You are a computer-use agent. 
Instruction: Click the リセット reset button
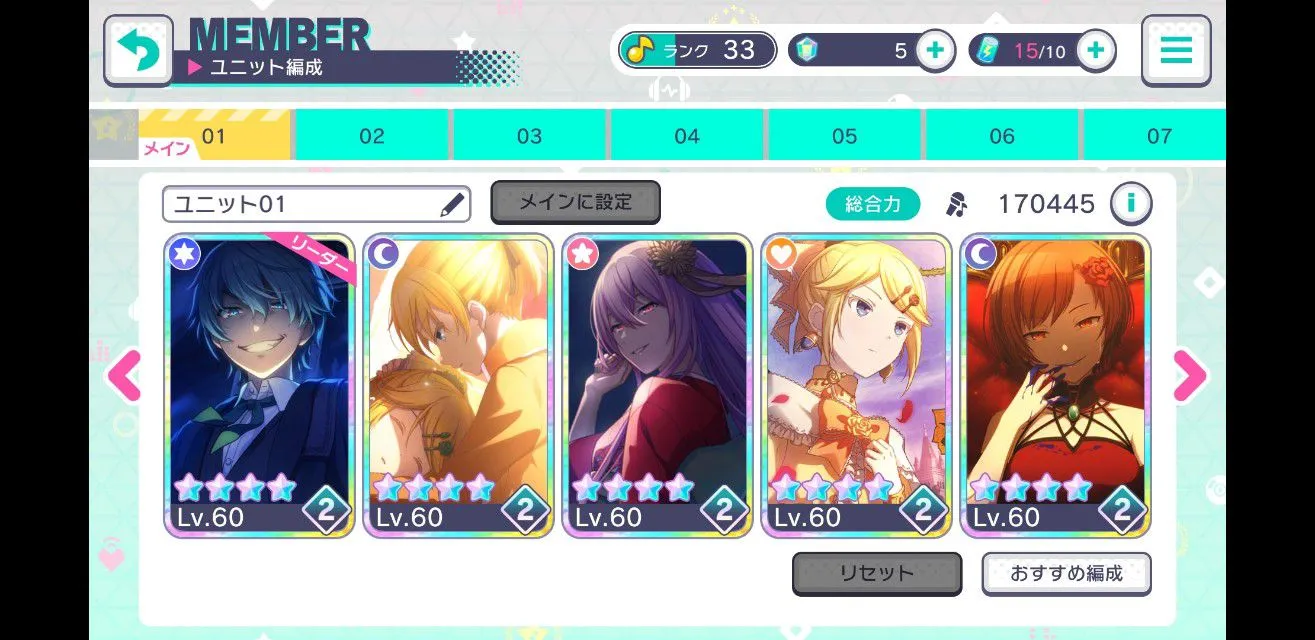pyautogui.click(x=876, y=574)
